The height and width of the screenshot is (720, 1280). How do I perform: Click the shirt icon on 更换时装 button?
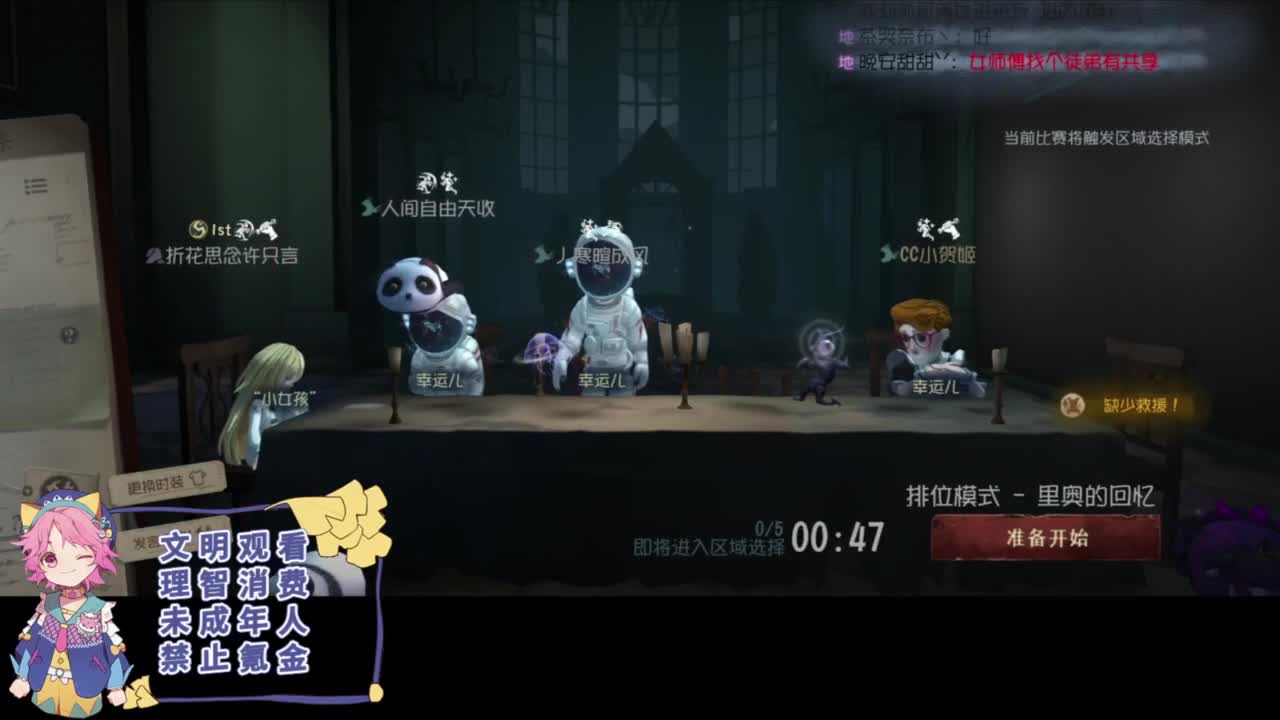[198, 480]
